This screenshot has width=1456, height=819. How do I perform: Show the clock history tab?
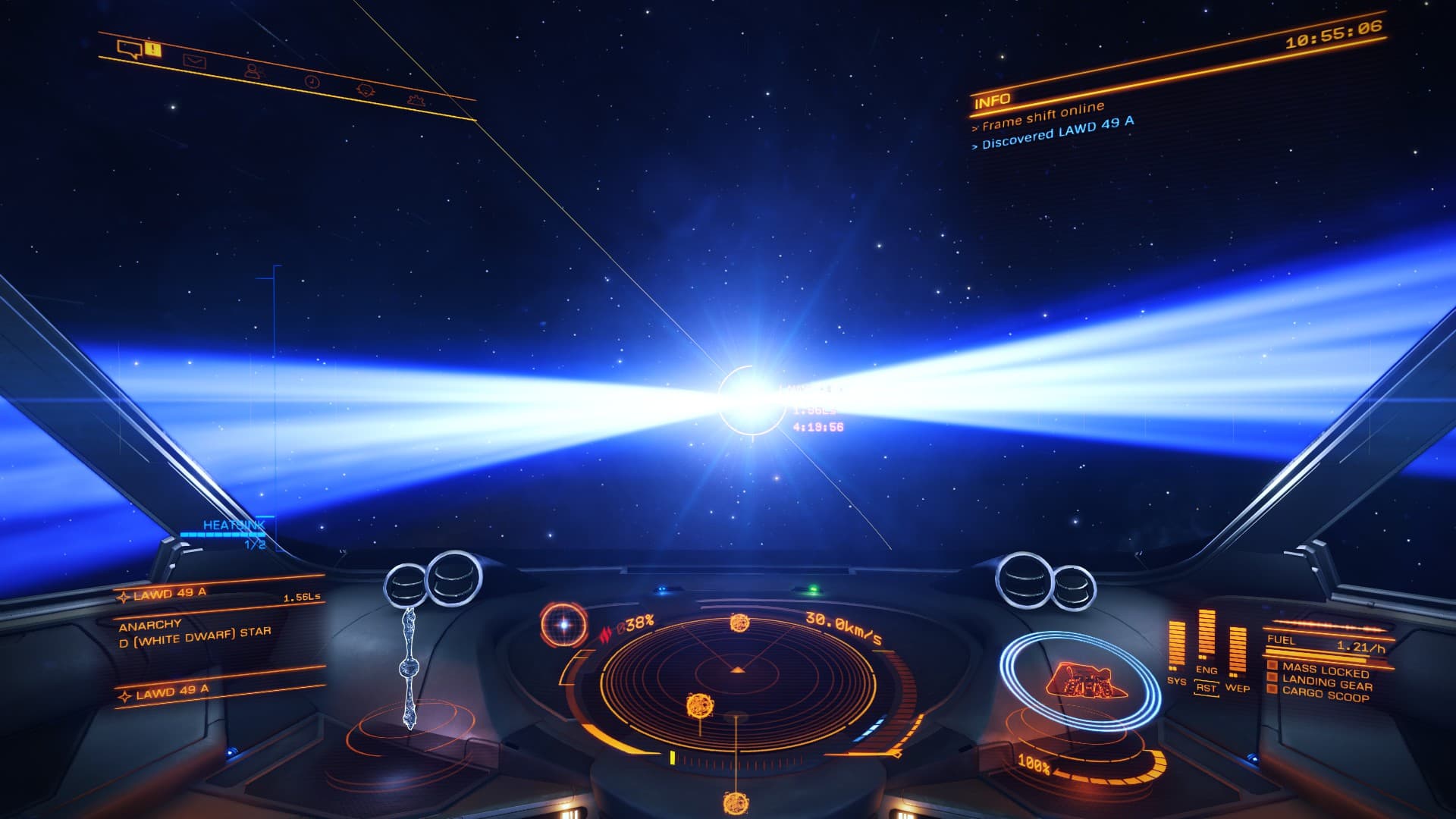pyautogui.click(x=312, y=81)
